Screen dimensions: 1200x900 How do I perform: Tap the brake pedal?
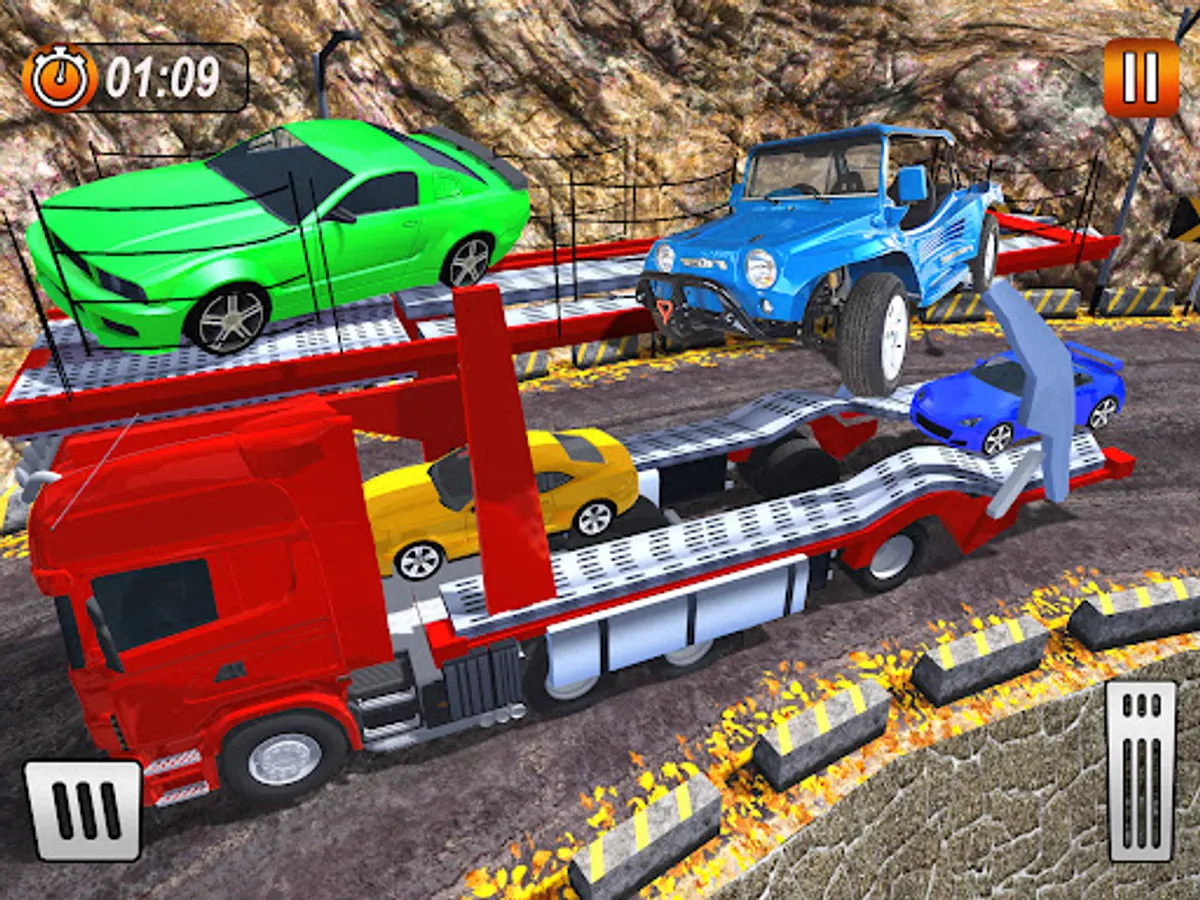83,810
